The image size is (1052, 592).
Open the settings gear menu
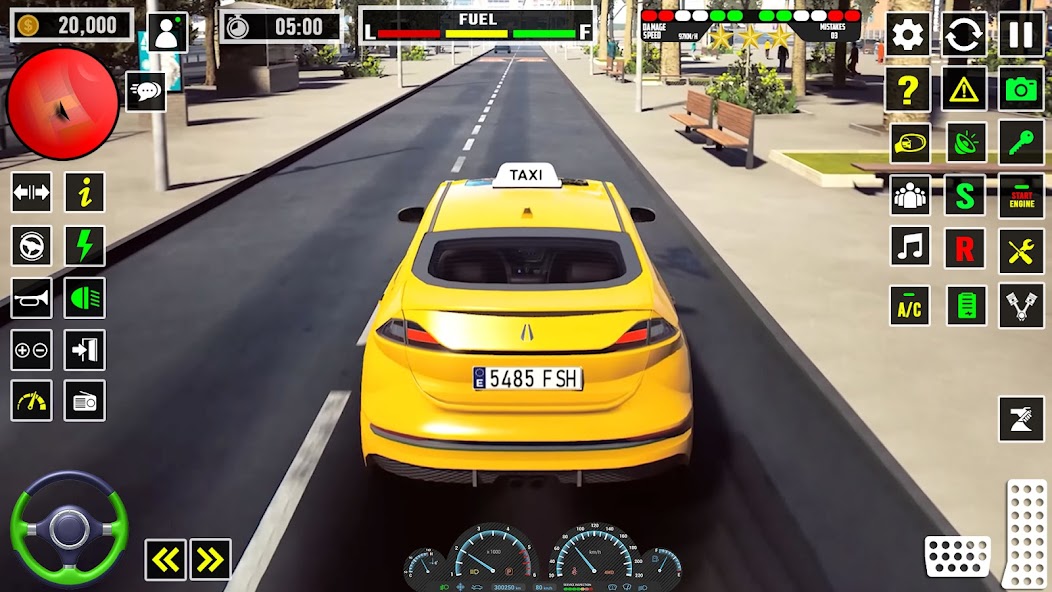click(908, 35)
